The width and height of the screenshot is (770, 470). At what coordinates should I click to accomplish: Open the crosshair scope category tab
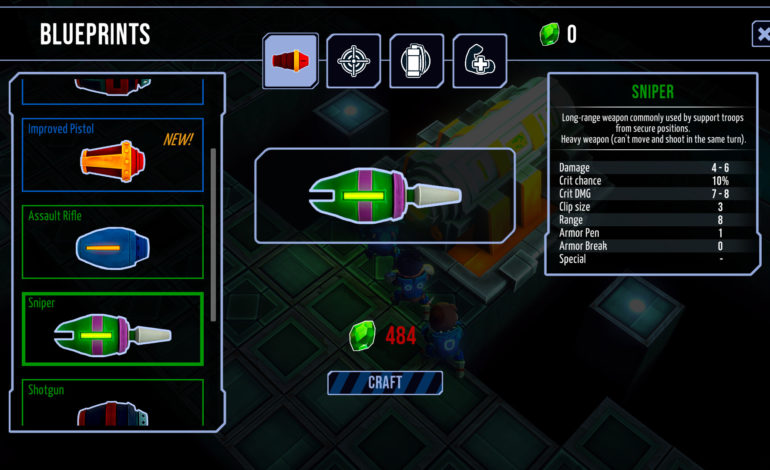[x=353, y=60]
